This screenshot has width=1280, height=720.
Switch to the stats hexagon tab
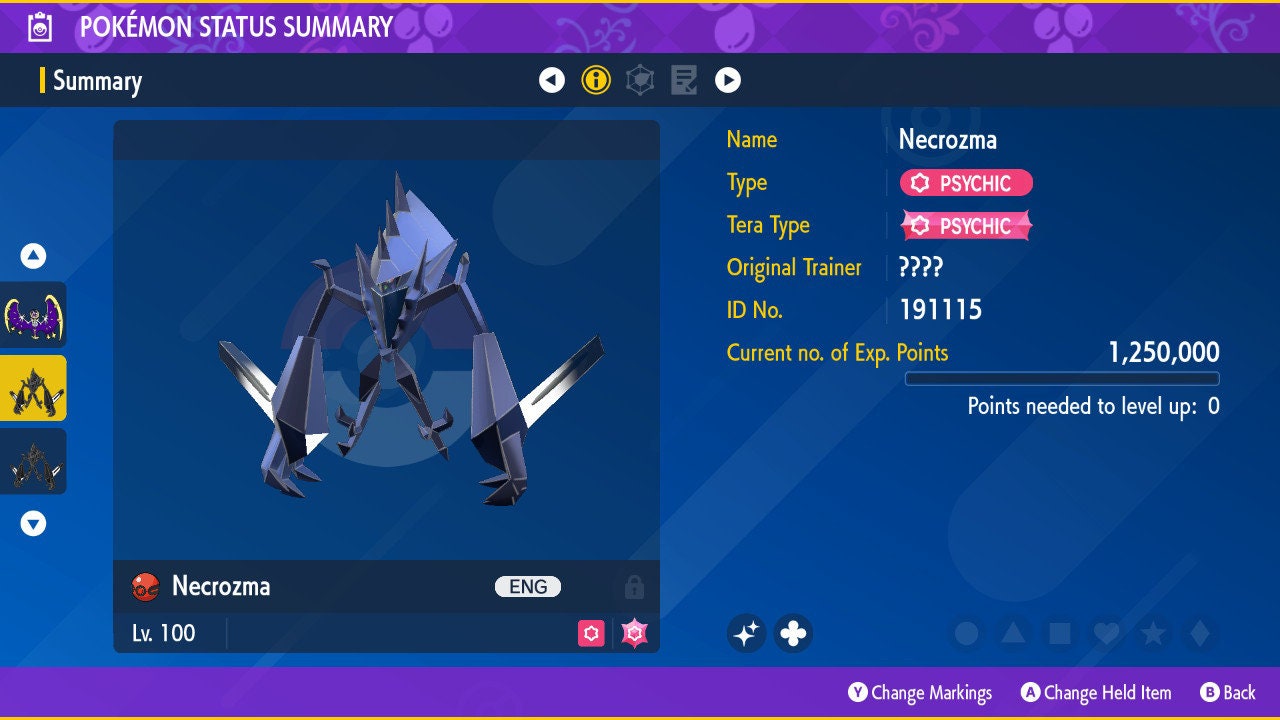coord(640,80)
